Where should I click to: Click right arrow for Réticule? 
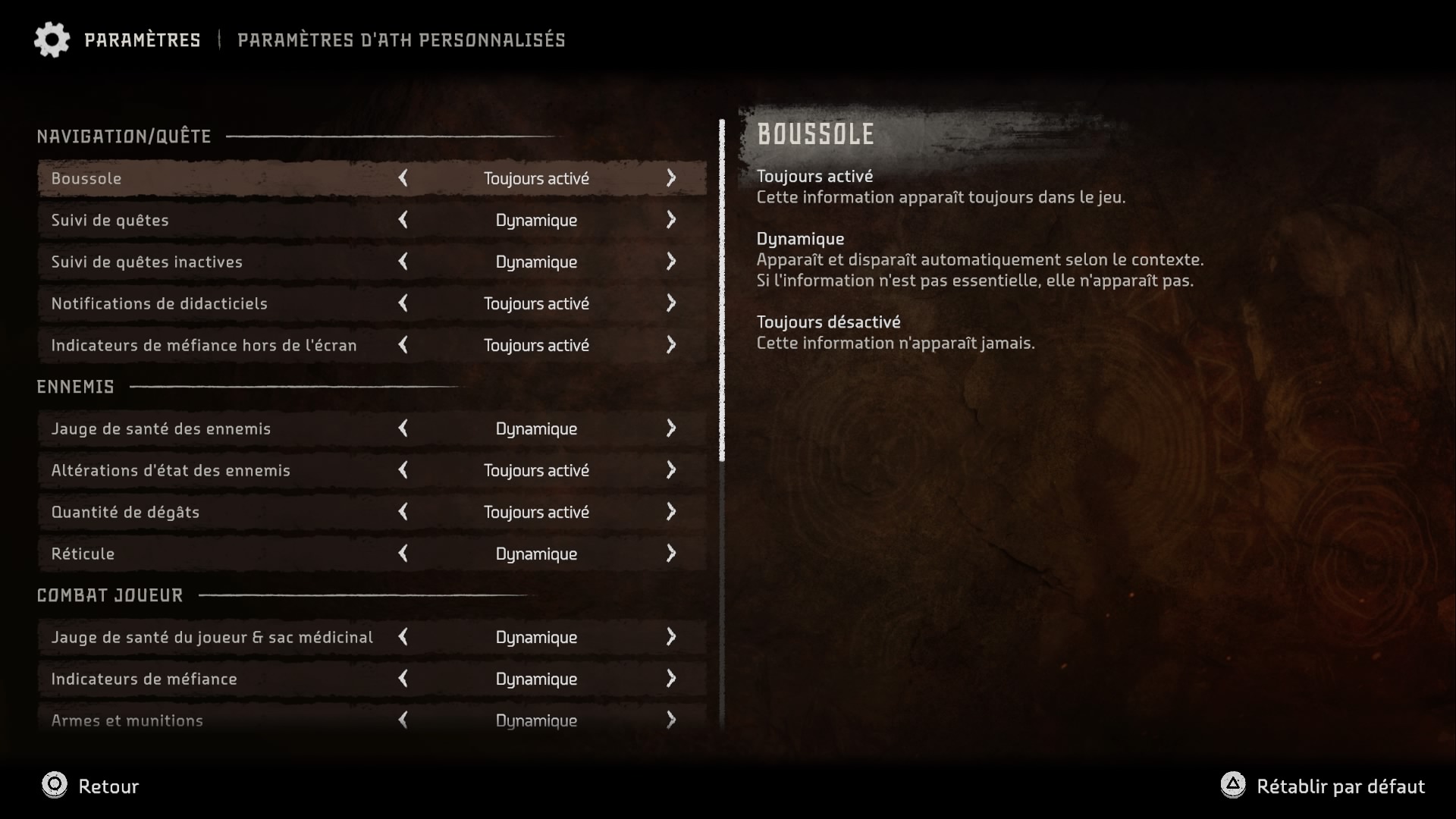pyautogui.click(x=670, y=554)
